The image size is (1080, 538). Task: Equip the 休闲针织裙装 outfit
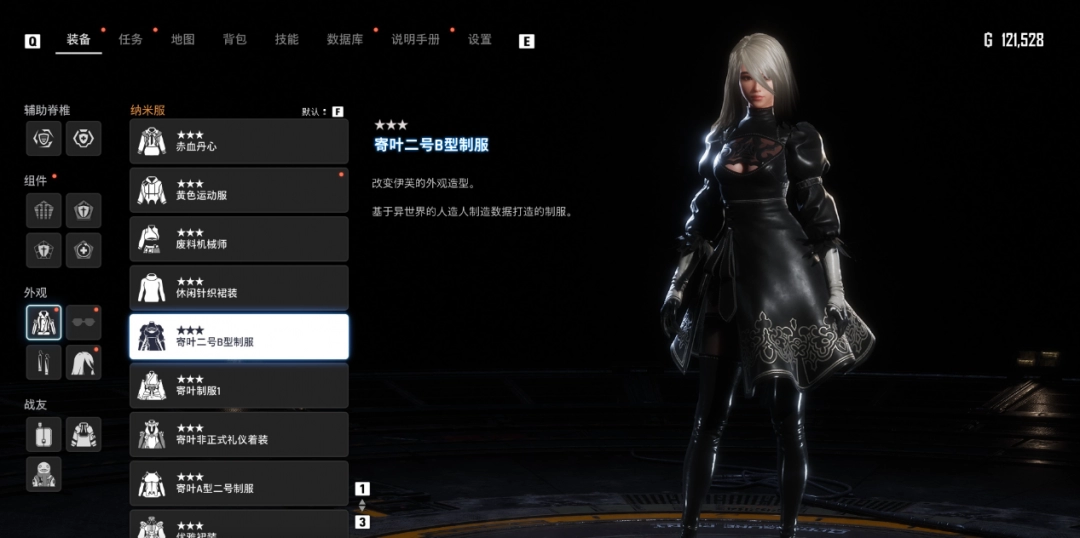pos(239,288)
